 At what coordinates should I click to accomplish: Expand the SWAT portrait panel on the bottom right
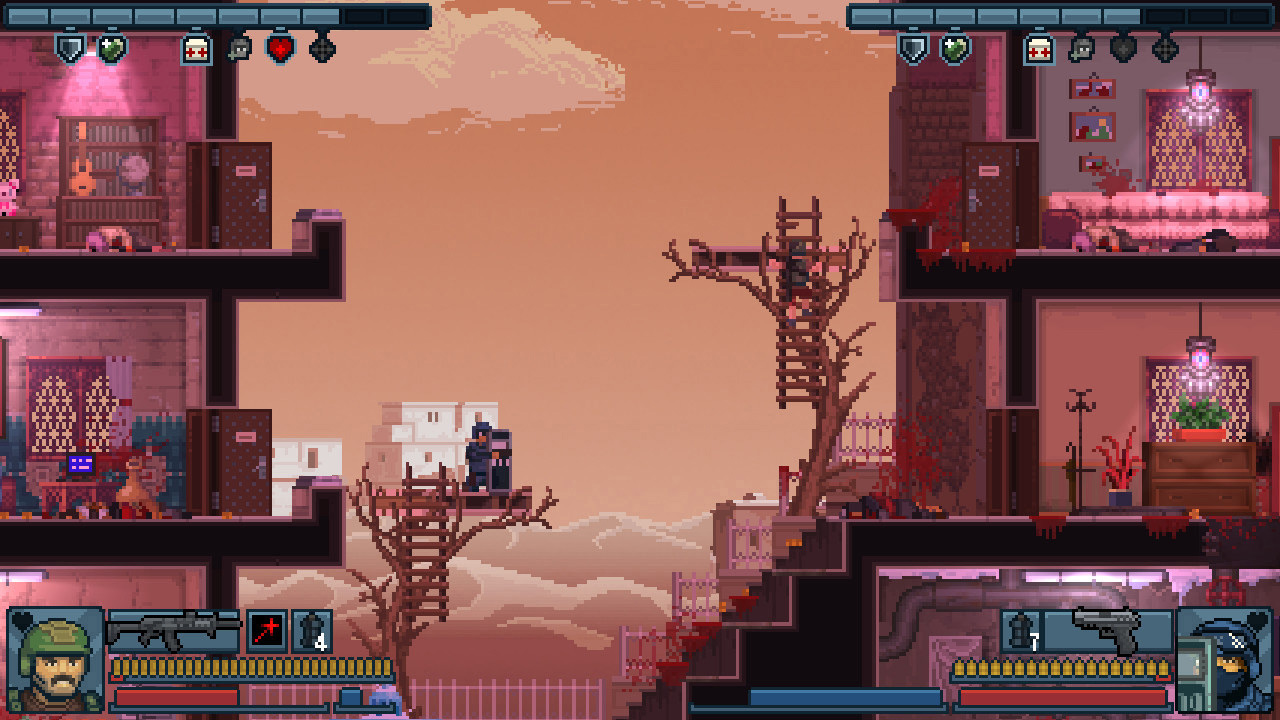pyautogui.click(x=1225, y=658)
